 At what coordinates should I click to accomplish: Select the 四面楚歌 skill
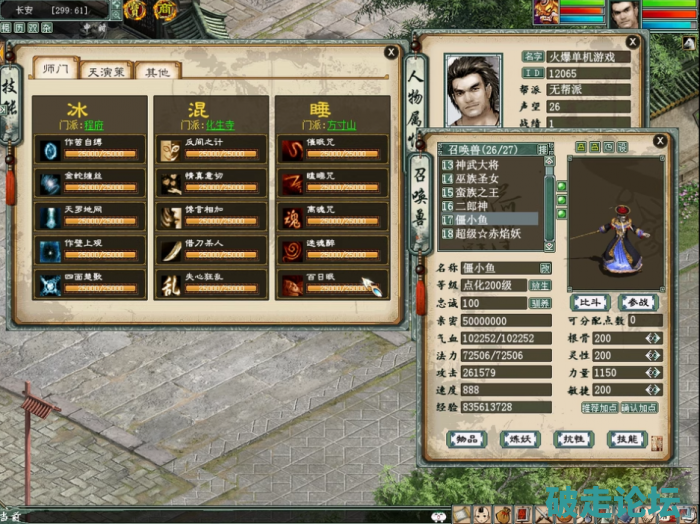click(88, 284)
